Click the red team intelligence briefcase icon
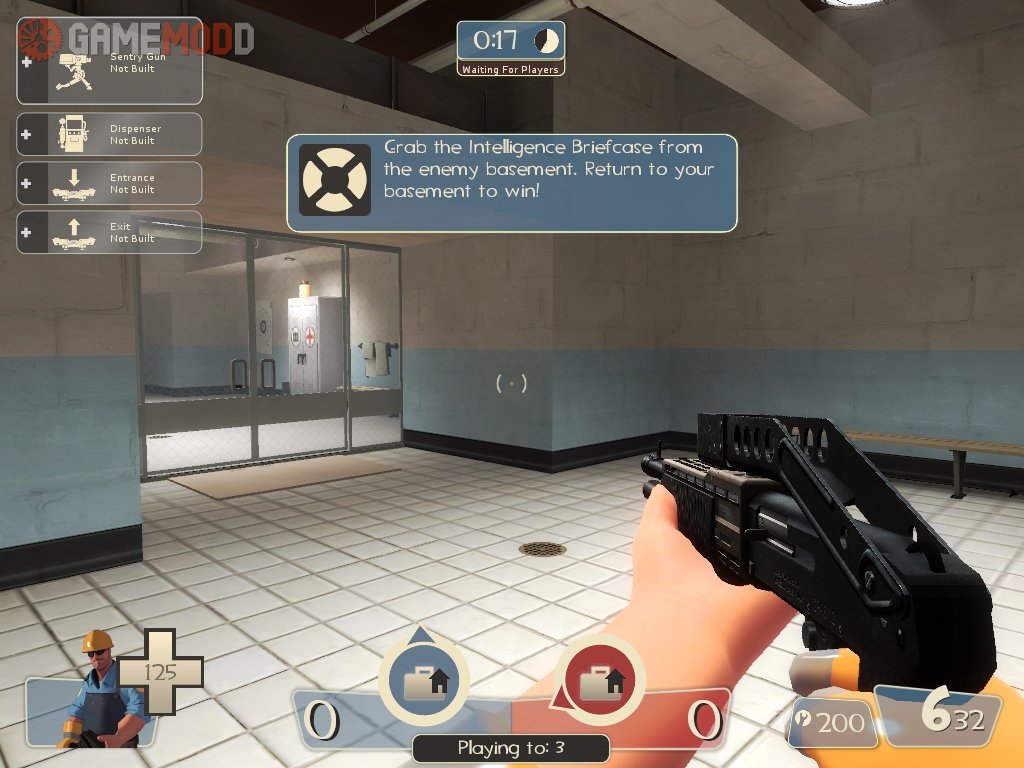1024x768 pixels. pyautogui.click(x=599, y=681)
